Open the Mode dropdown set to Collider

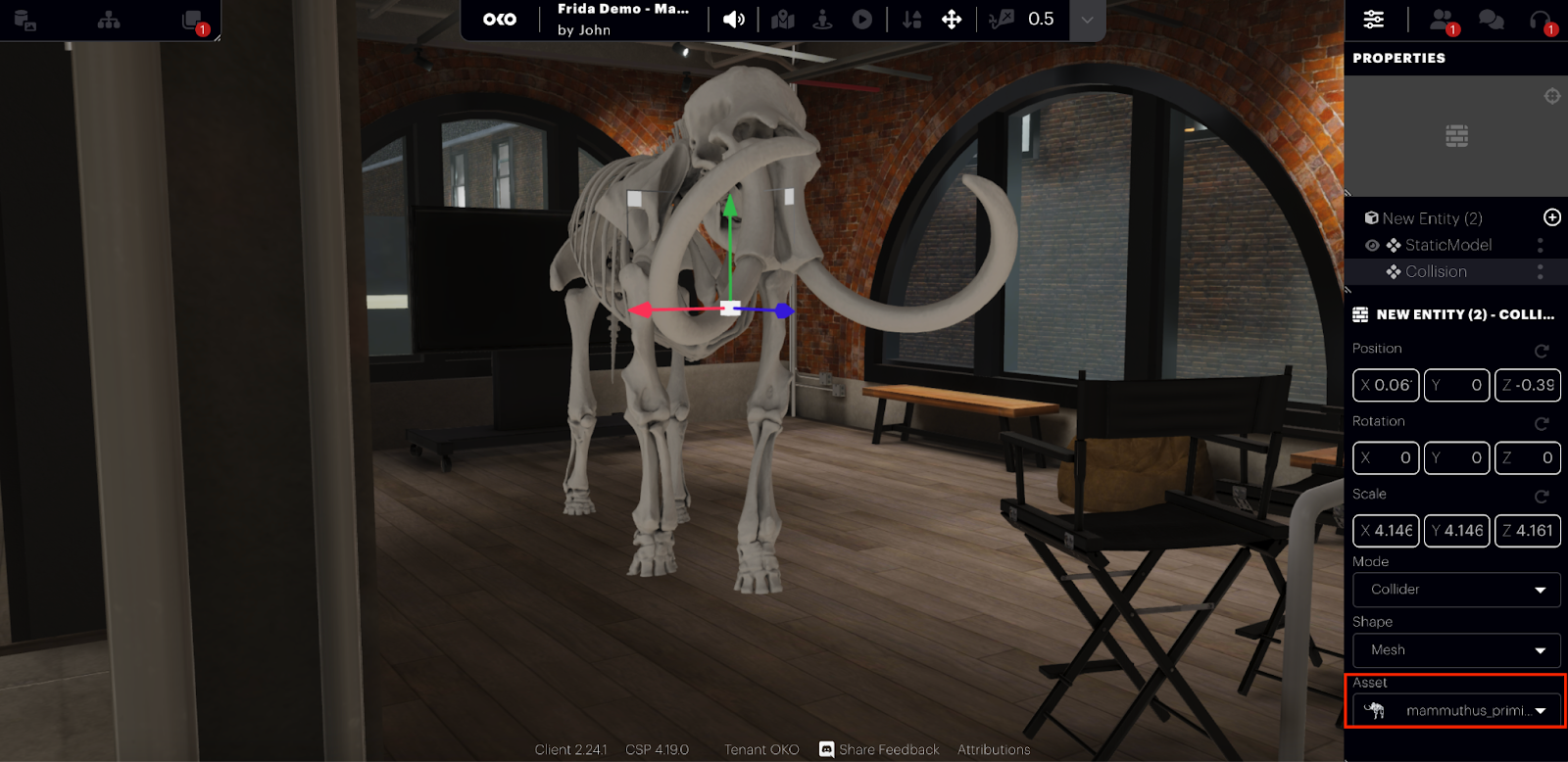(x=1456, y=590)
